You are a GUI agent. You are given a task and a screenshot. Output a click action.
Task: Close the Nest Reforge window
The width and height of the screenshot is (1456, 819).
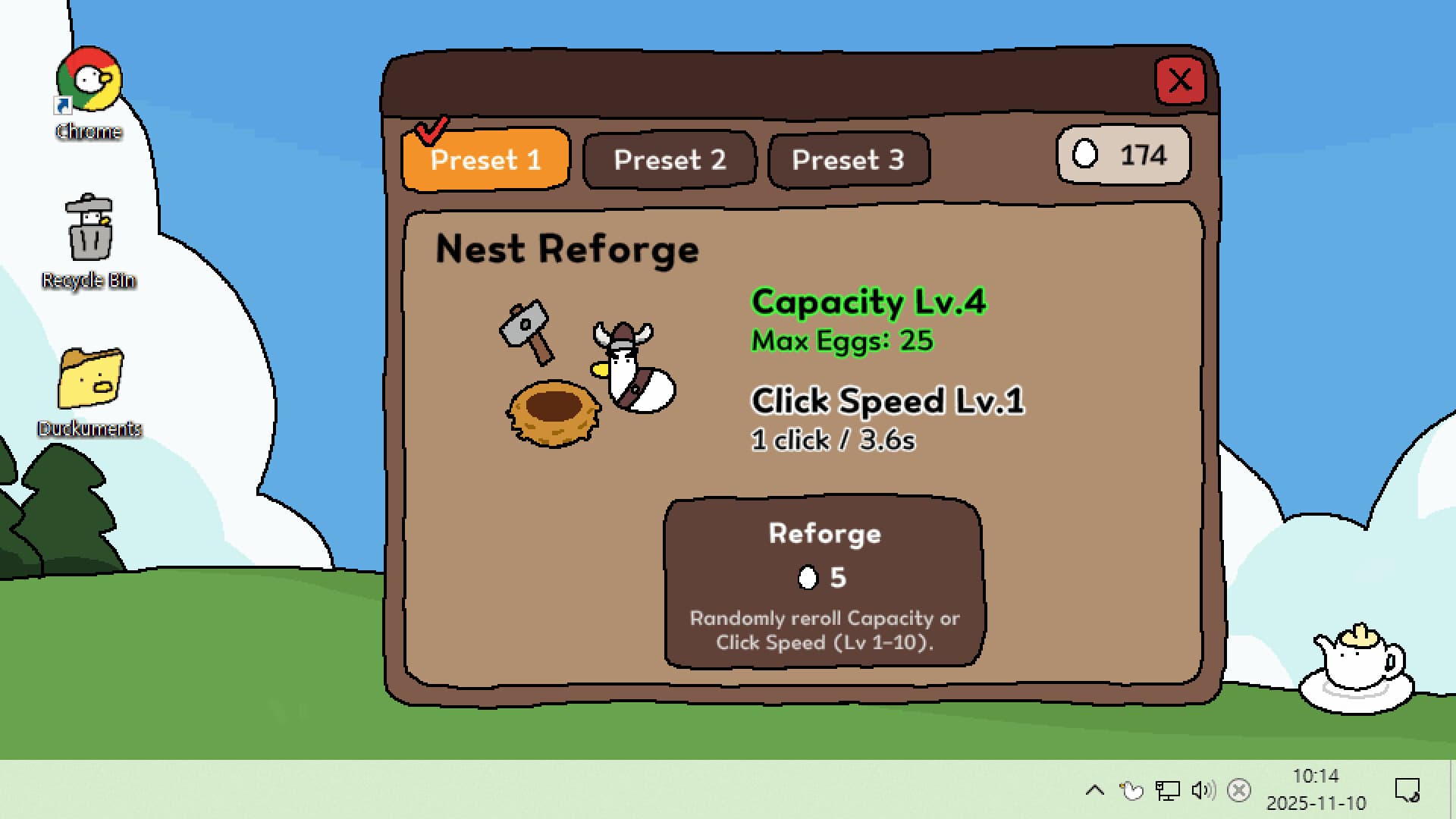click(1181, 81)
